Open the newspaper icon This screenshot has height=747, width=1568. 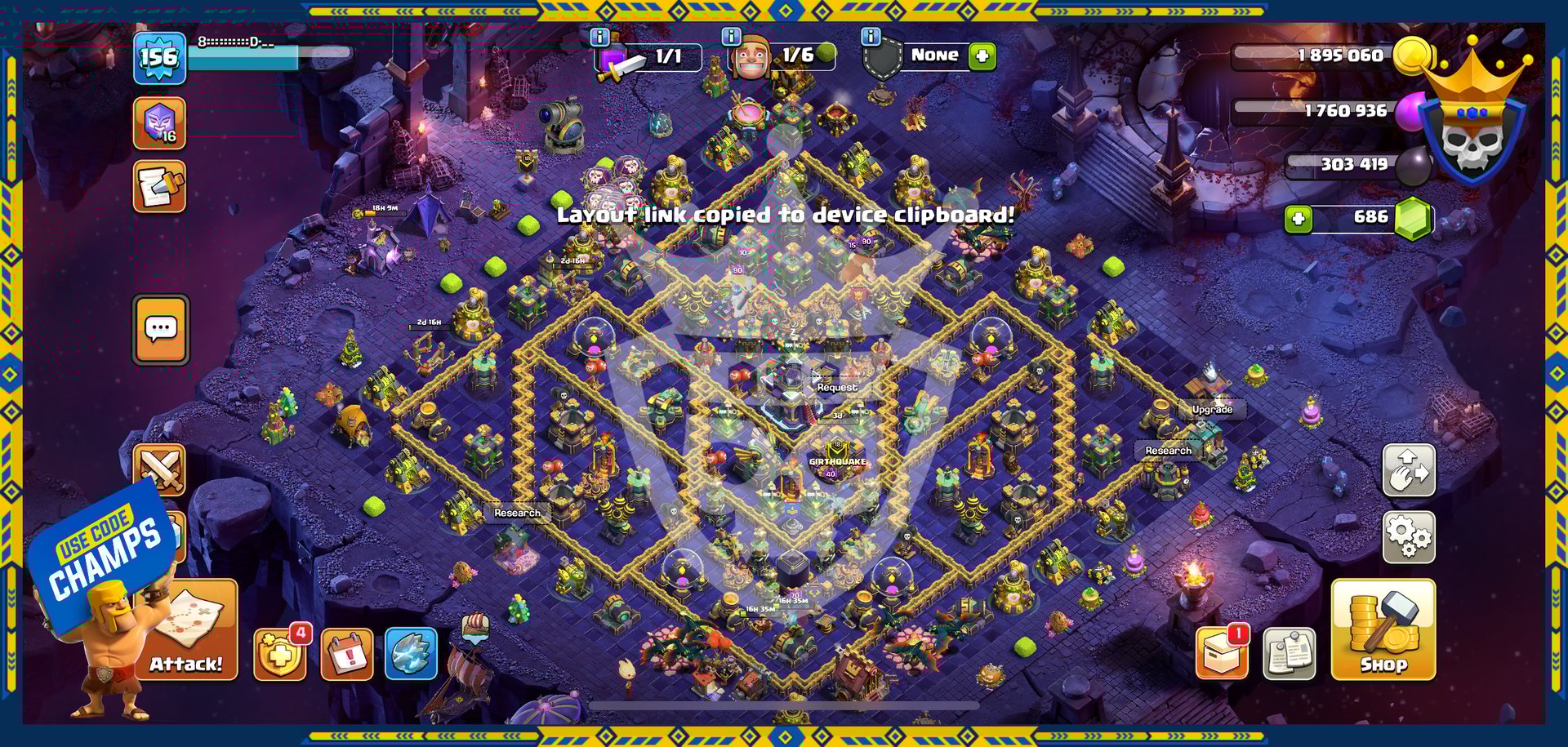(x=1289, y=654)
